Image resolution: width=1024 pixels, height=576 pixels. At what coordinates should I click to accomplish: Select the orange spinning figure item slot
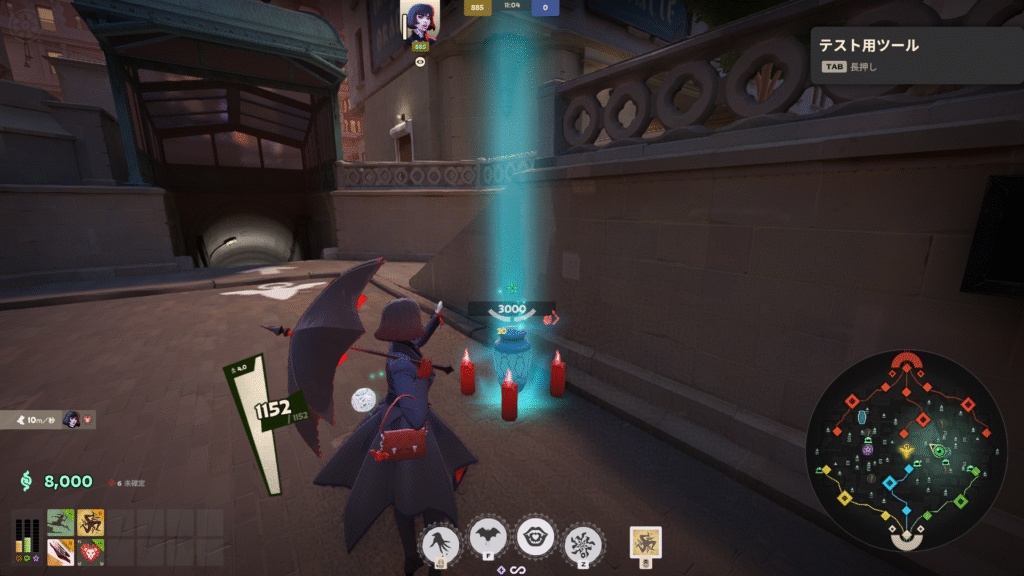[91, 522]
